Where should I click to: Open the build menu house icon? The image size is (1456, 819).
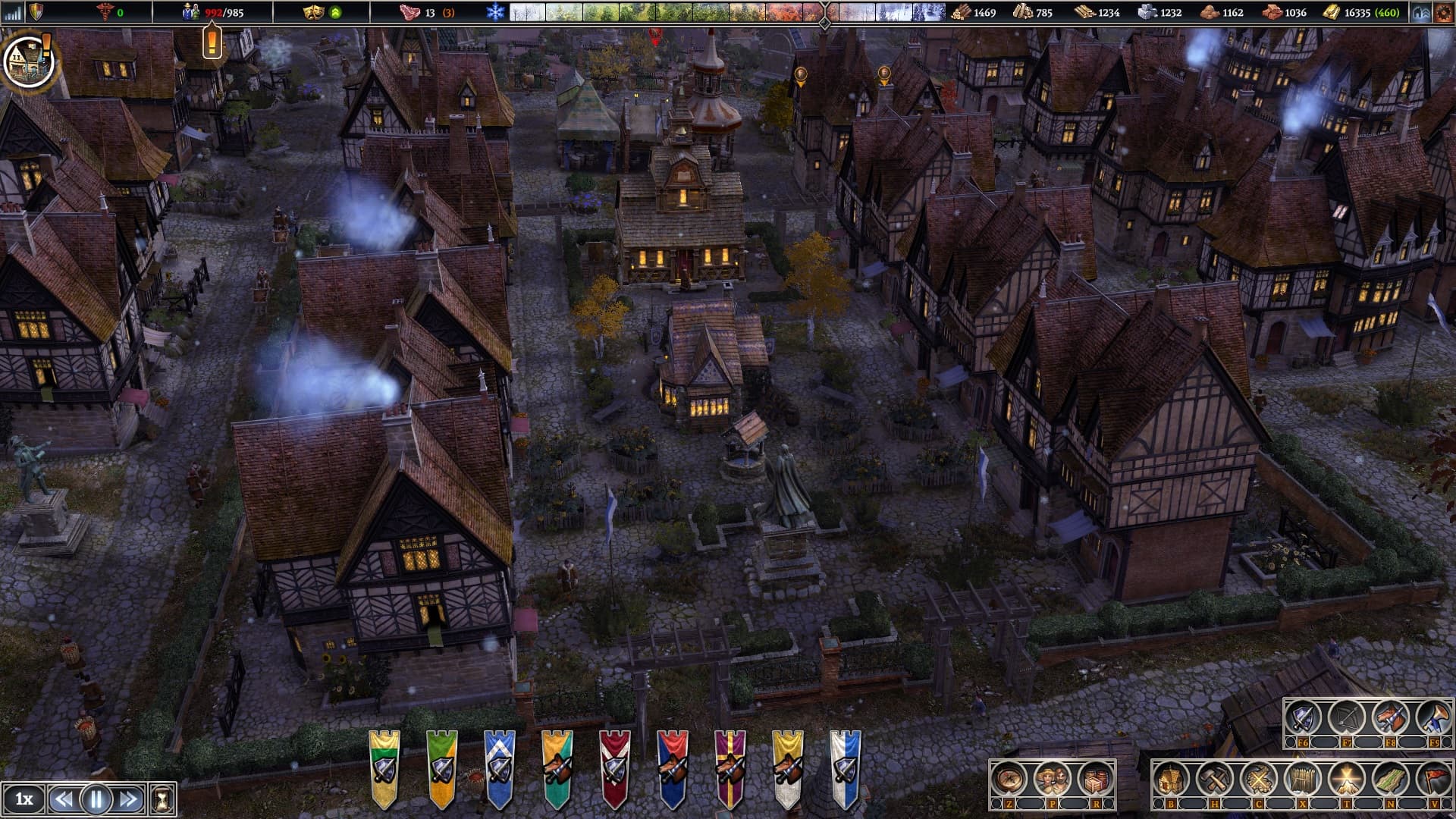tap(1171, 779)
